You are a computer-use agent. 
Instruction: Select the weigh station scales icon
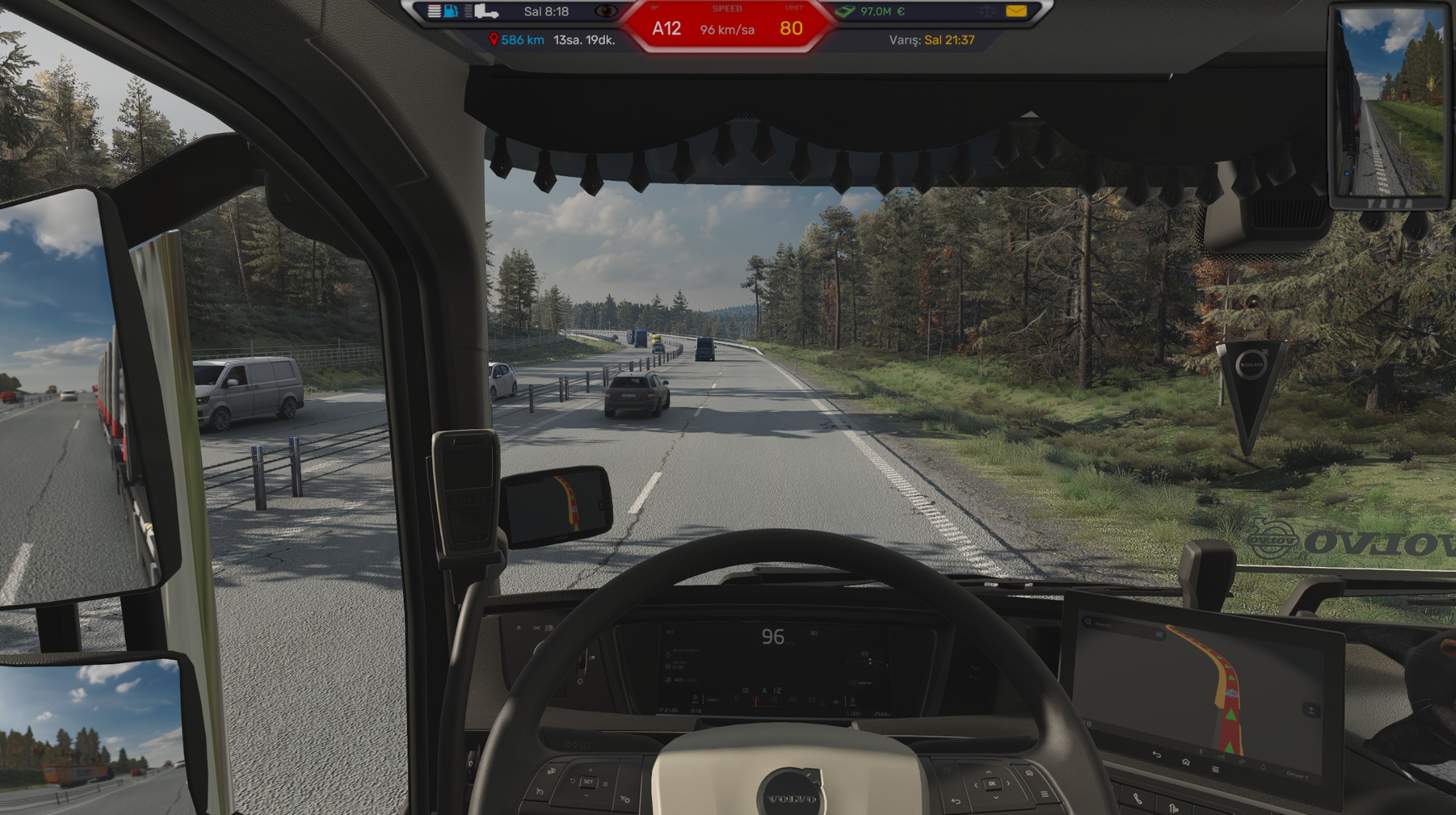[987, 11]
